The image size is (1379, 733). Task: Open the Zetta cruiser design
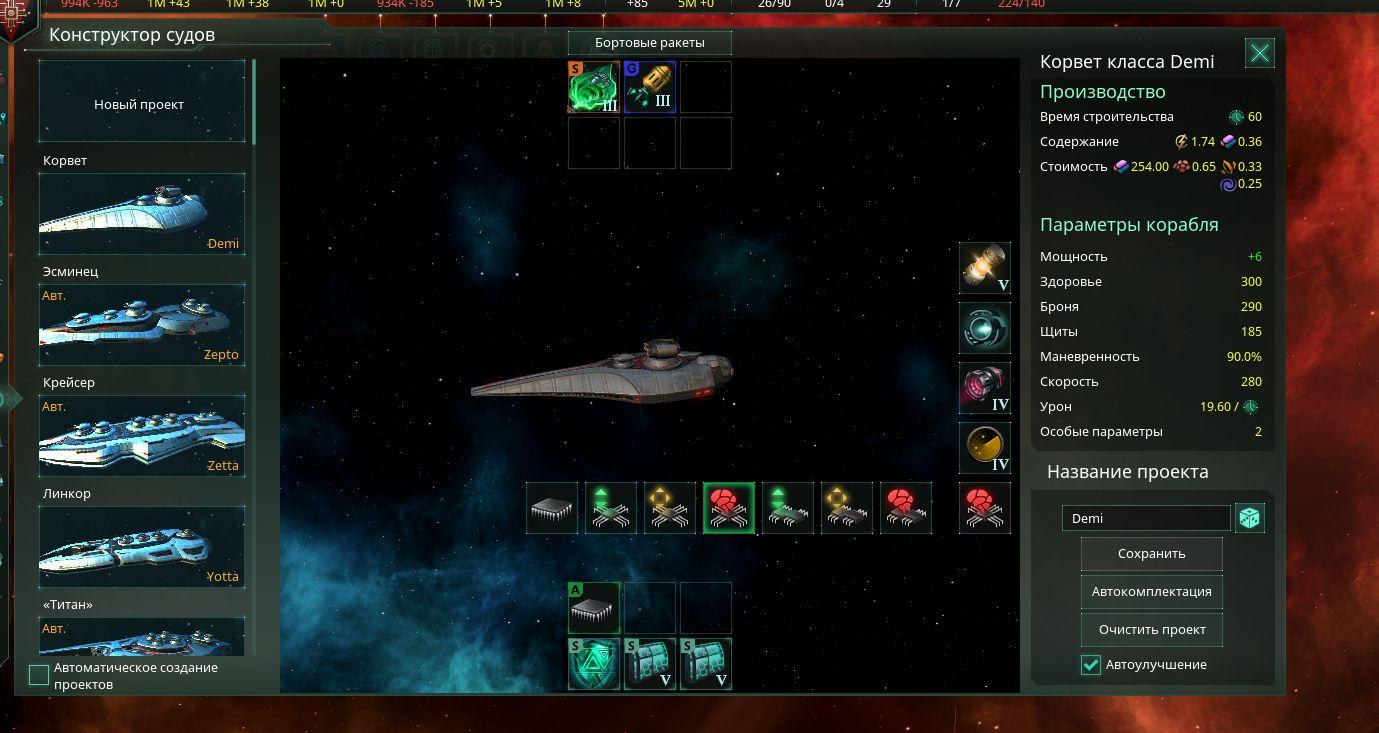(141, 436)
